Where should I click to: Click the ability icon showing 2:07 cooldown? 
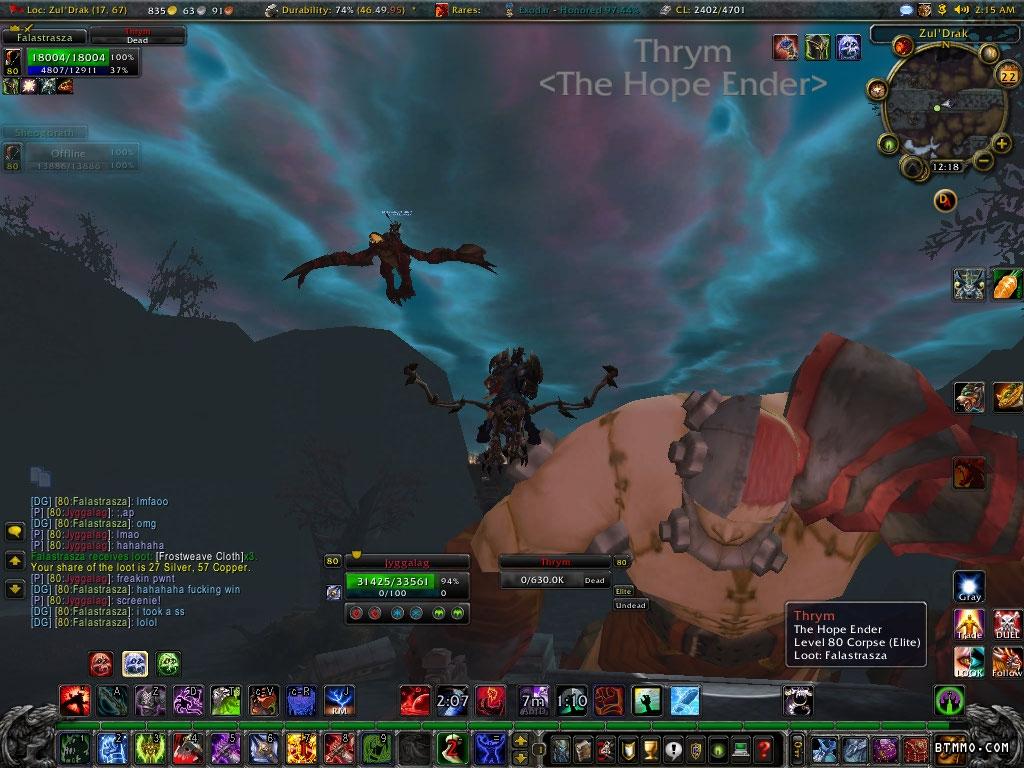(x=452, y=700)
